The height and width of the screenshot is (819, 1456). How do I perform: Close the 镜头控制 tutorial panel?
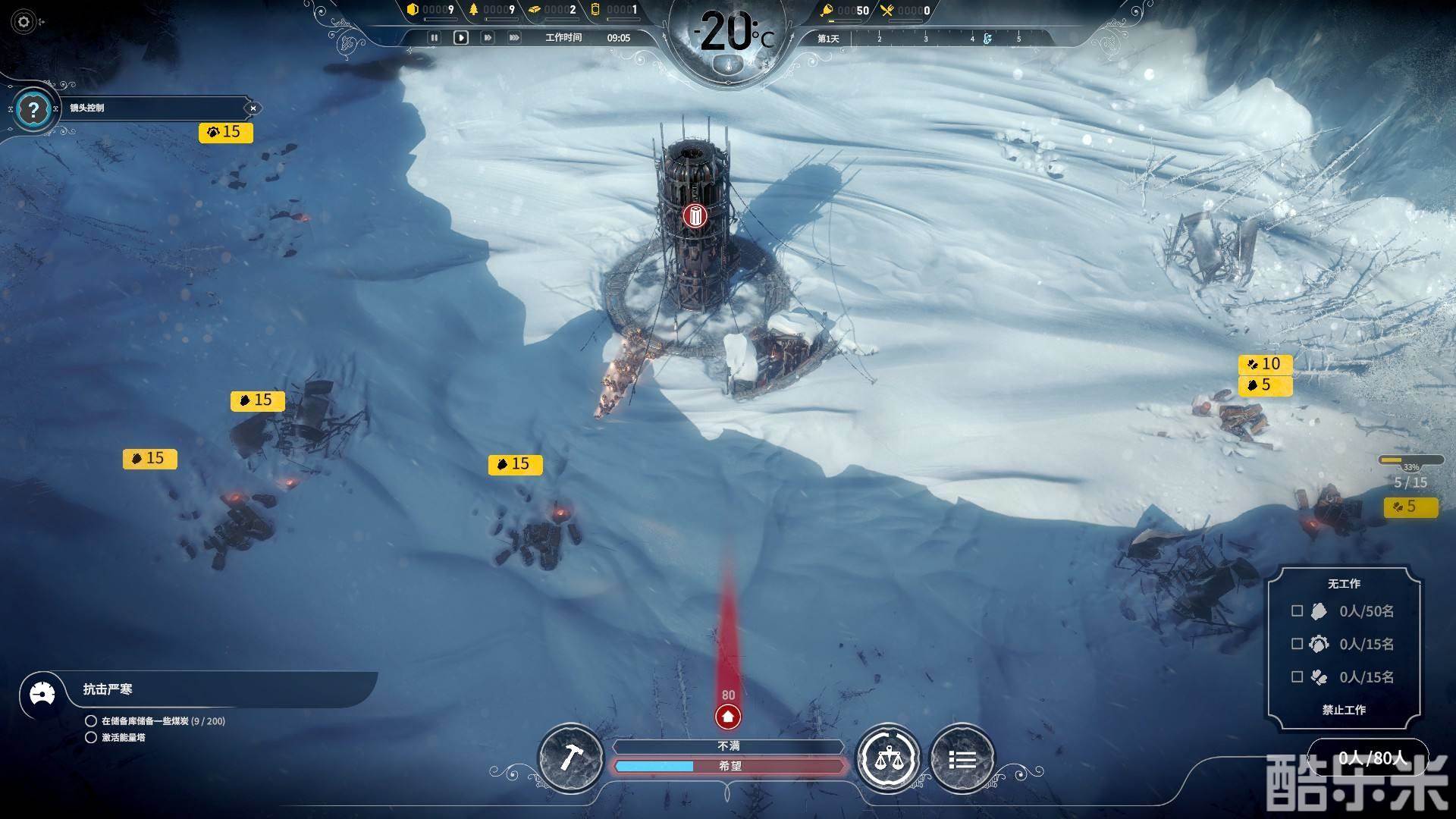253,108
